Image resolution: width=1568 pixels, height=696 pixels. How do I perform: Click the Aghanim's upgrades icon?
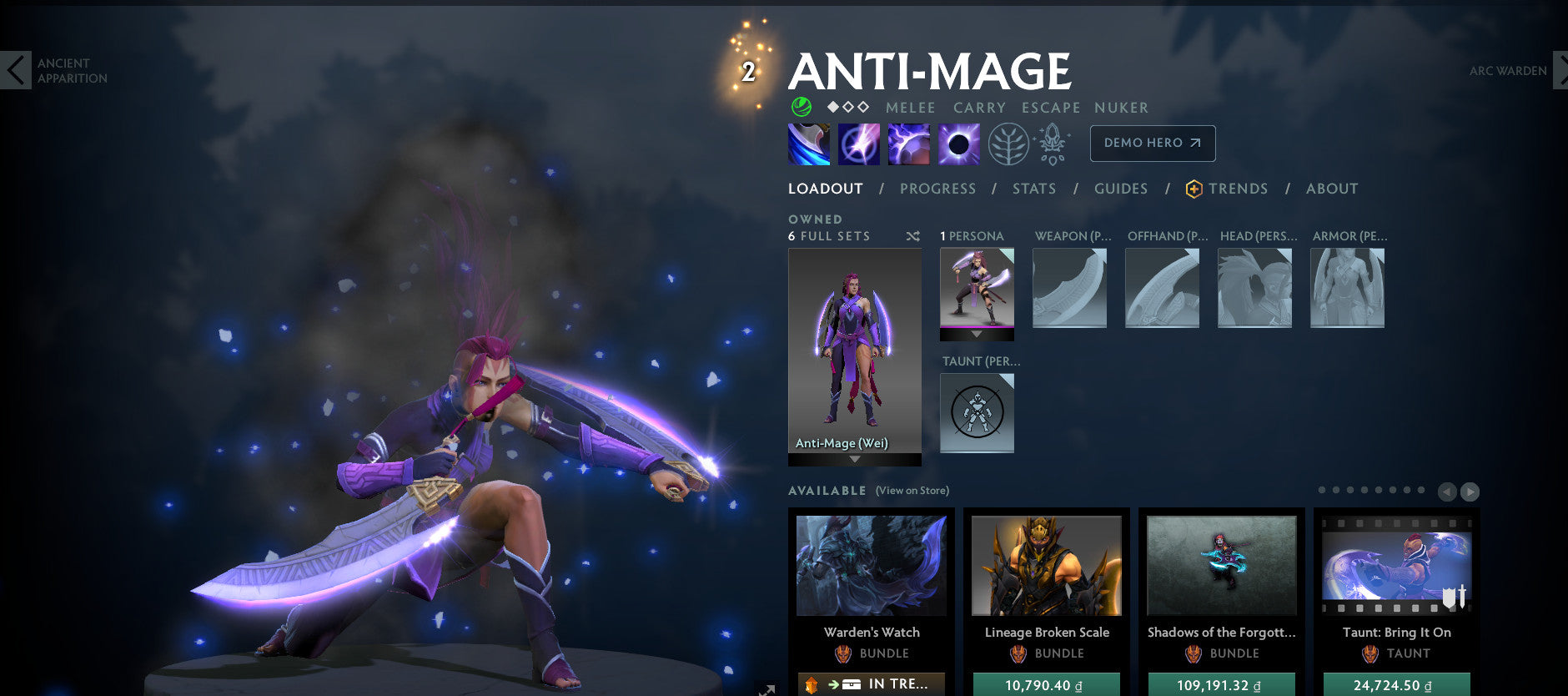click(x=1053, y=143)
